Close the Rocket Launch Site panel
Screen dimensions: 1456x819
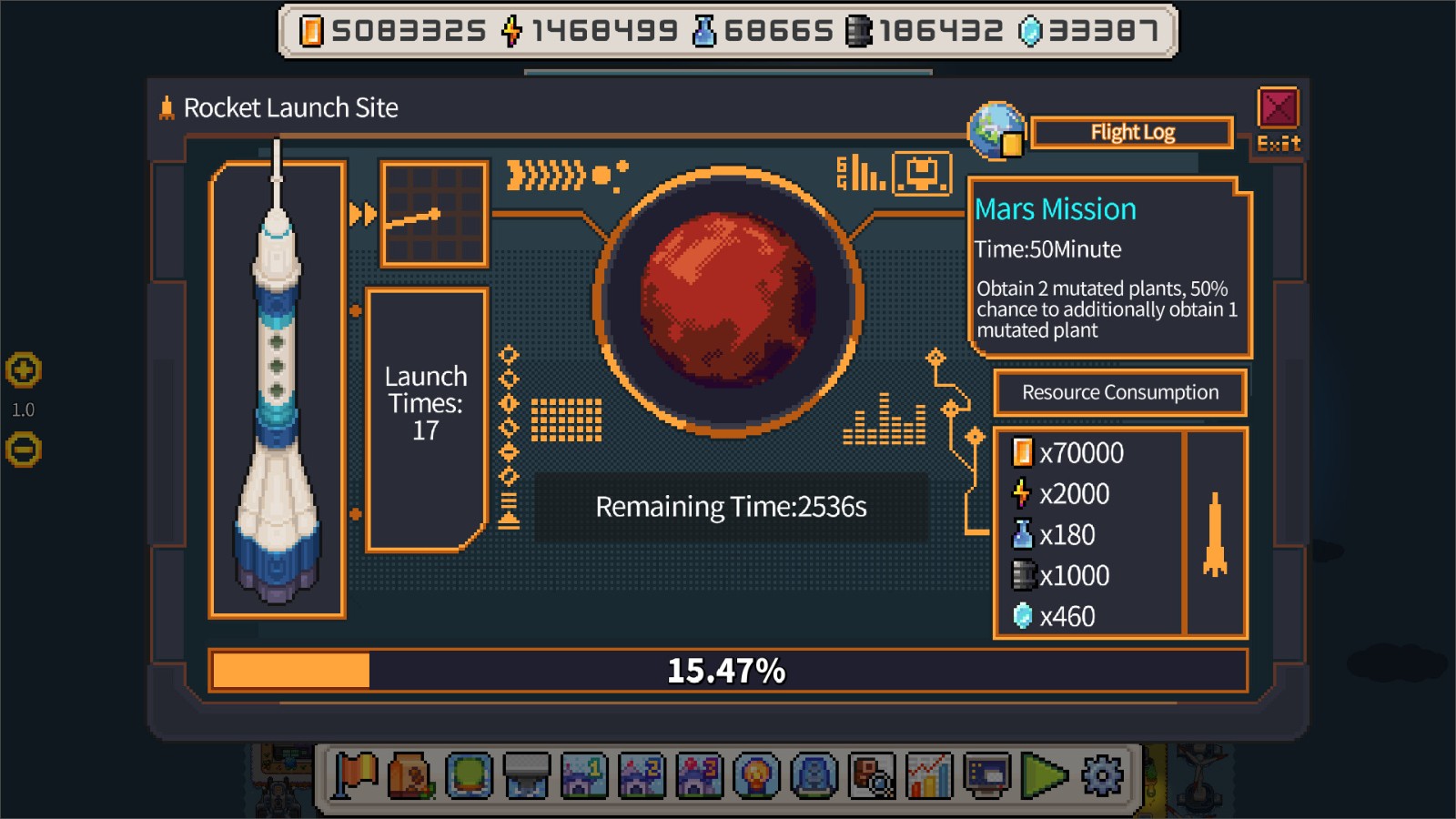1278,109
